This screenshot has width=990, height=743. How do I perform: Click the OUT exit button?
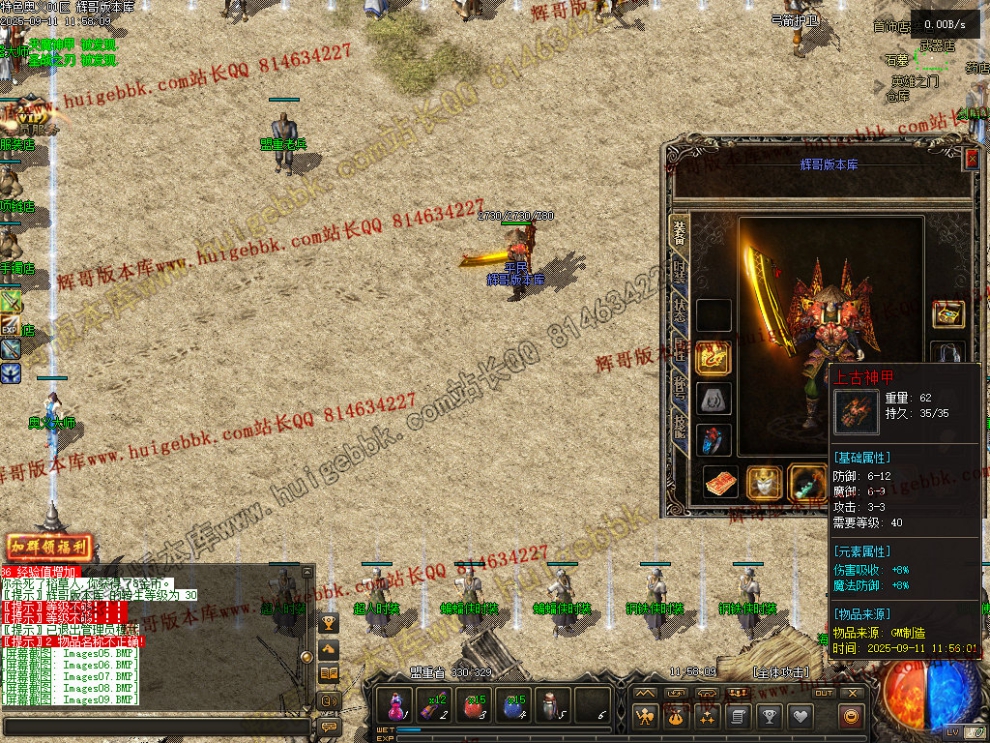pos(824,692)
